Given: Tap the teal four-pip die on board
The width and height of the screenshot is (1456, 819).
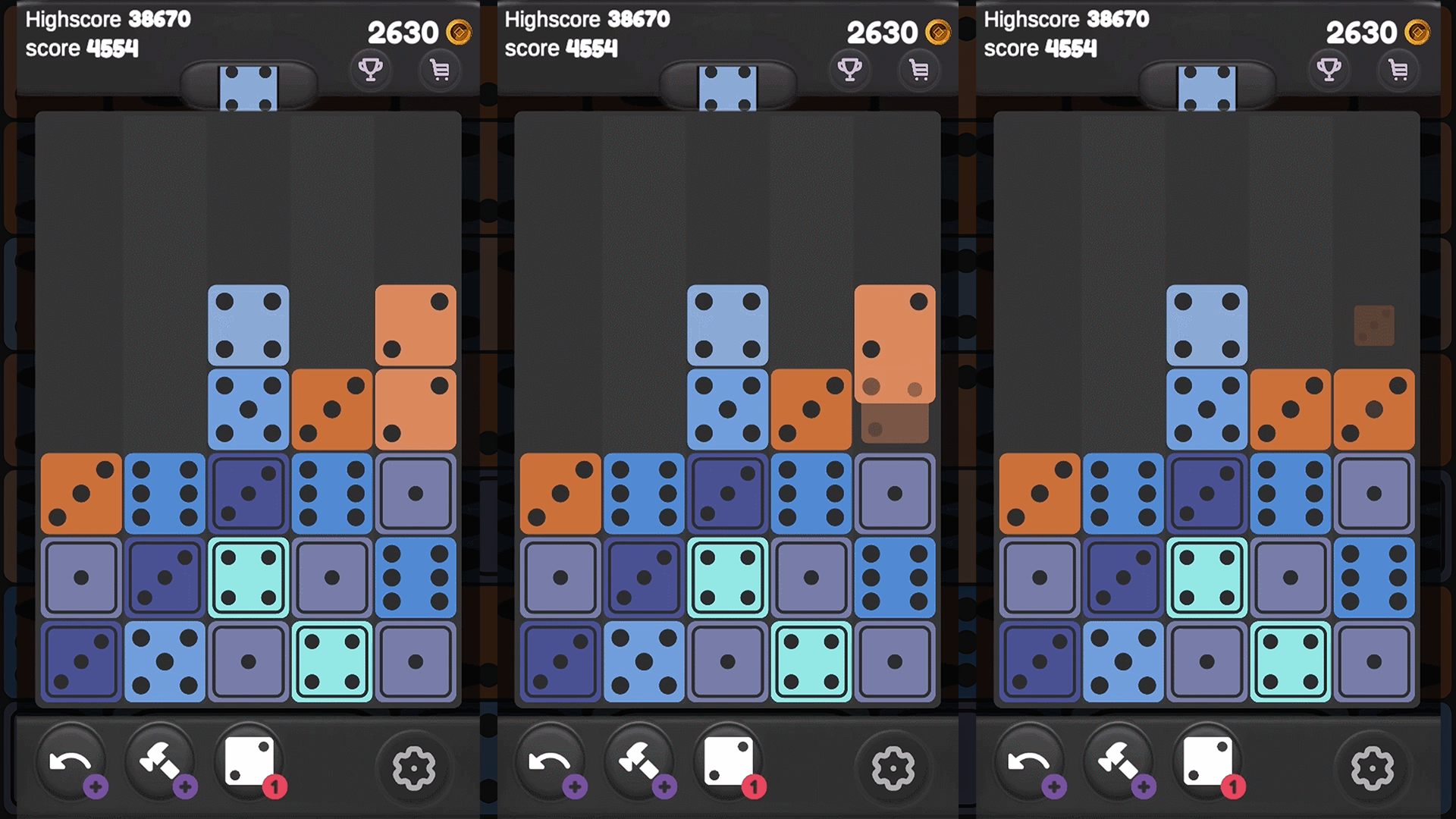Looking at the screenshot, I should click(x=249, y=576).
